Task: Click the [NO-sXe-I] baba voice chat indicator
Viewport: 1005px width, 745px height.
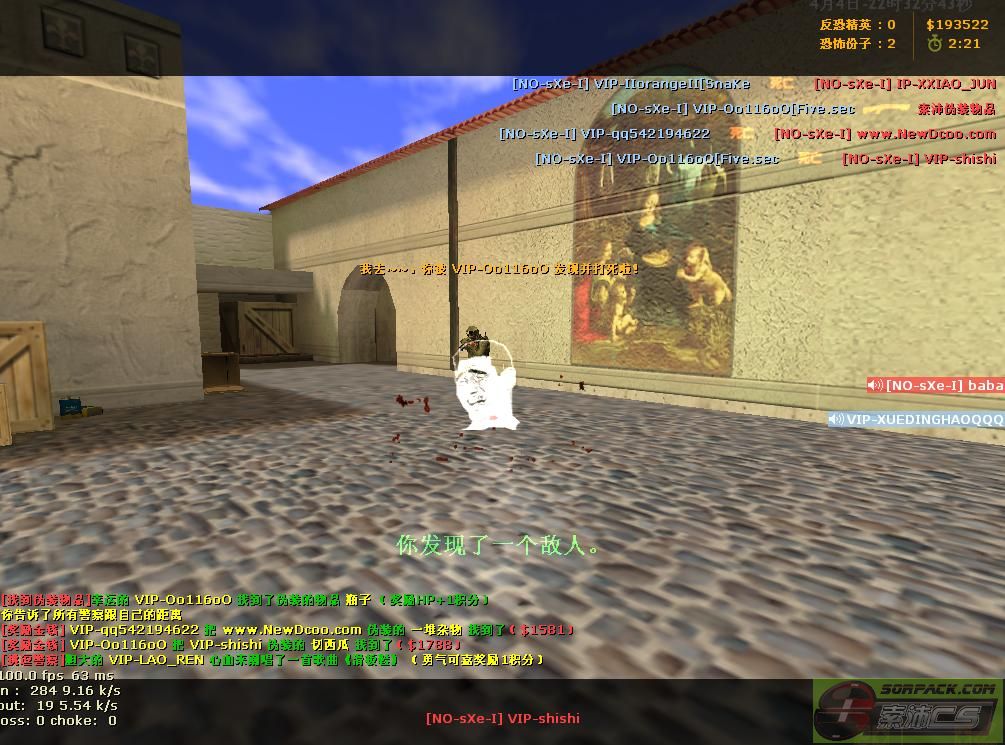Action: click(x=935, y=385)
